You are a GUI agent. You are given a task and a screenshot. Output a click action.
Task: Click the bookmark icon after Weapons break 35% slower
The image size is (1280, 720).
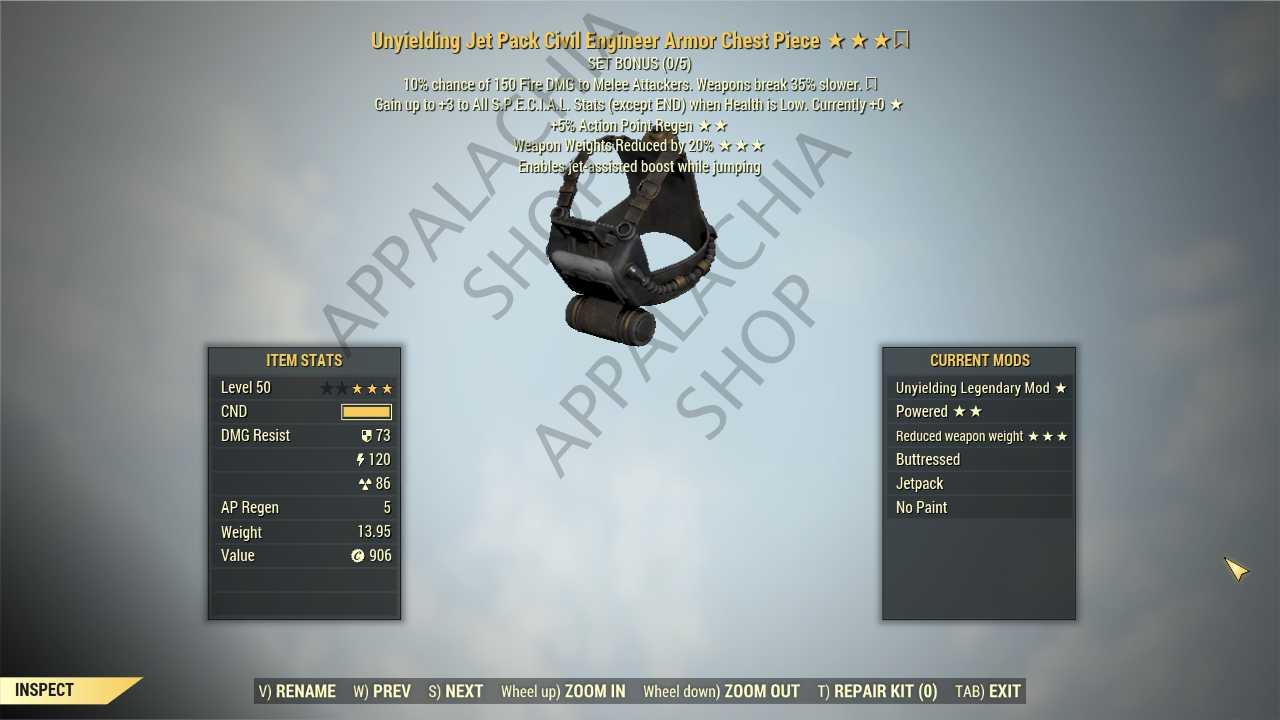(x=871, y=84)
